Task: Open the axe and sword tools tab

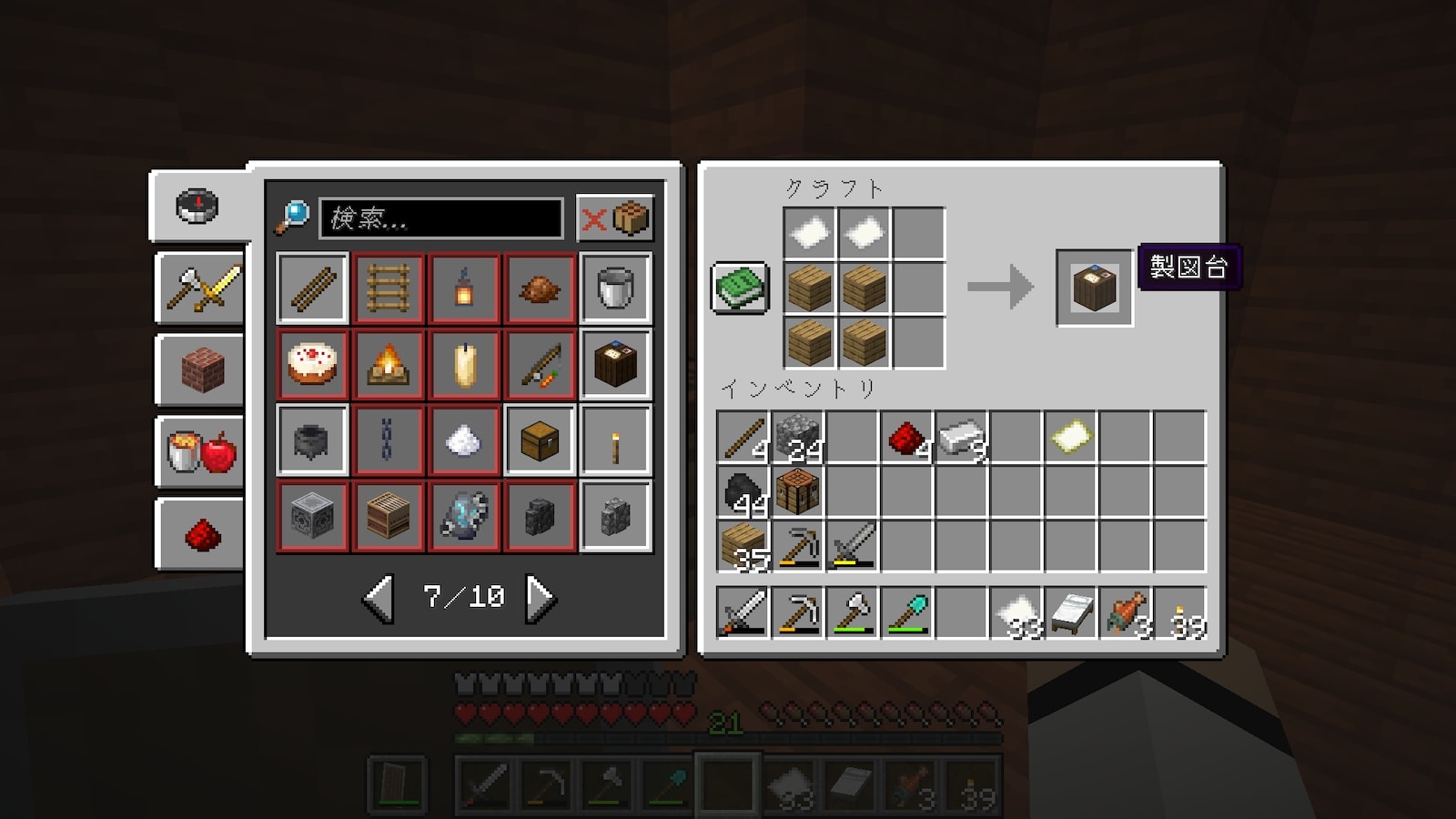Action: 200,288
